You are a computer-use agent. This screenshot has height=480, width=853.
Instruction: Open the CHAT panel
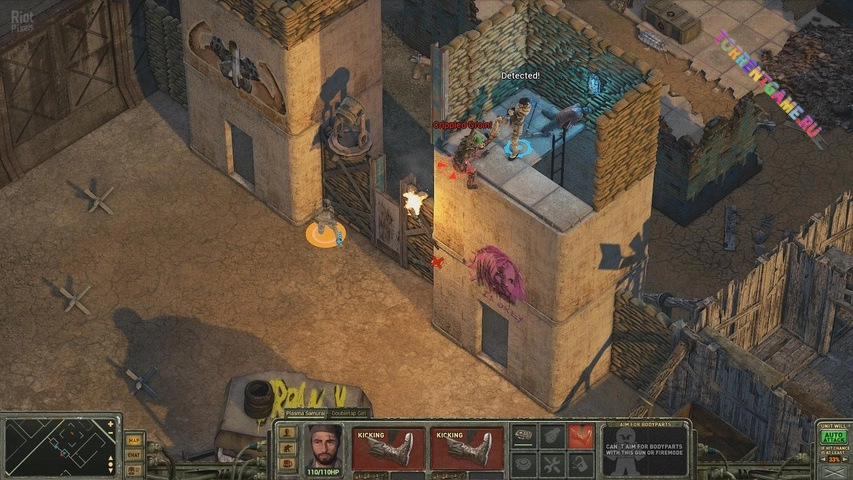pos(133,454)
